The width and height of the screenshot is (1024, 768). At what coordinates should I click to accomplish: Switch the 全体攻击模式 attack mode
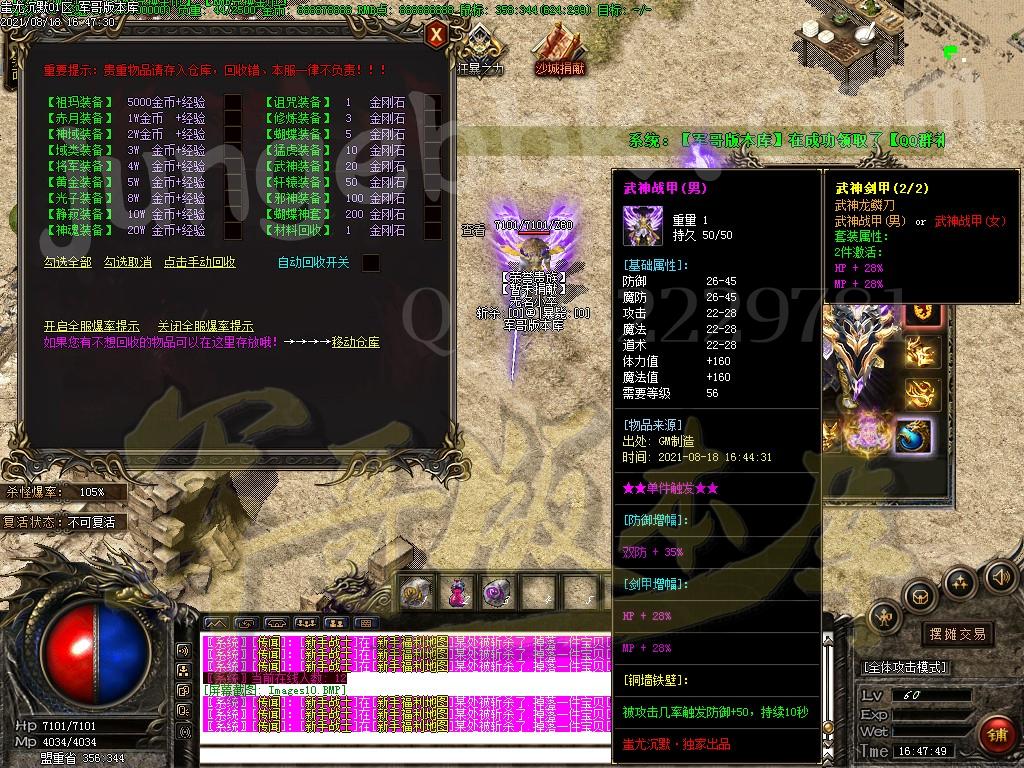coord(905,667)
